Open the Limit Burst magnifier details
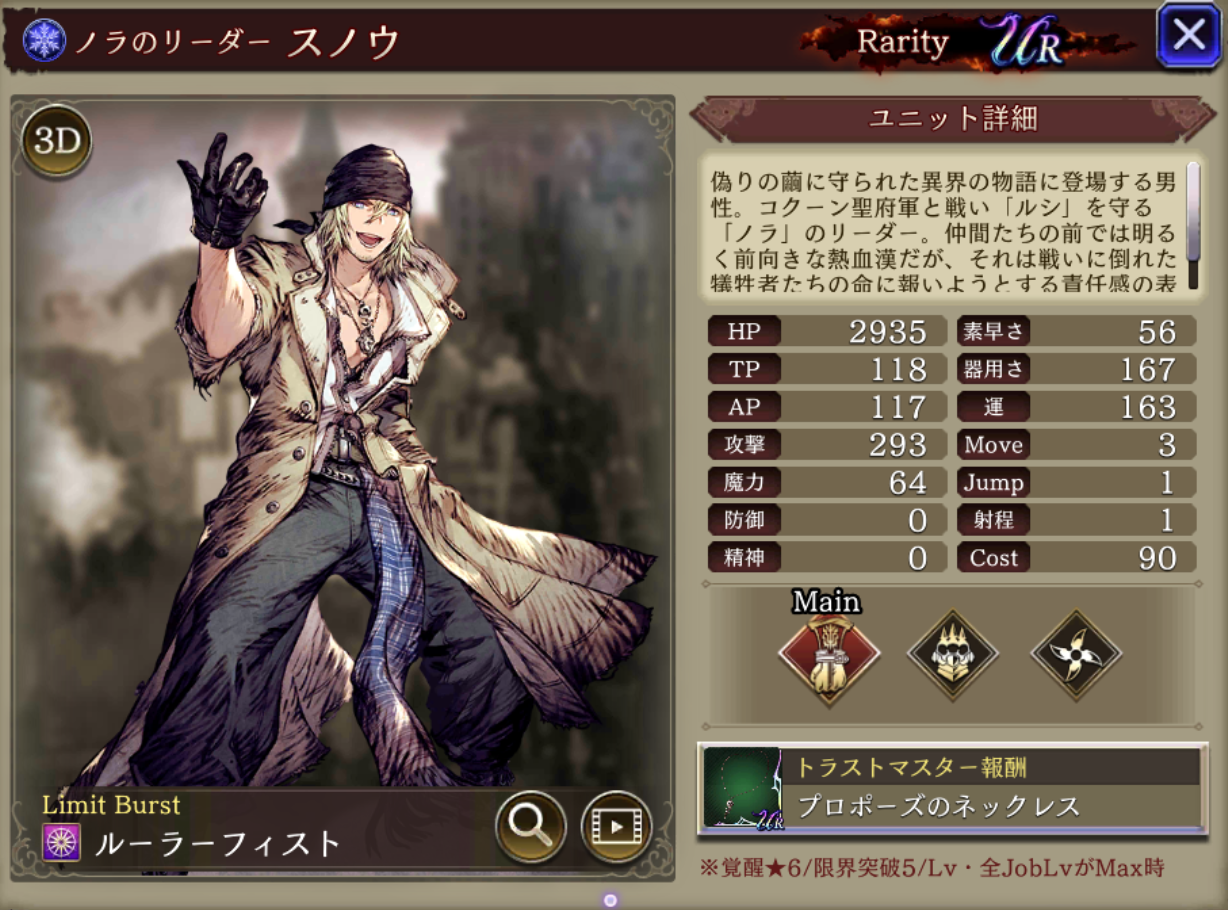This screenshot has width=1228, height=910. (530, 826)
